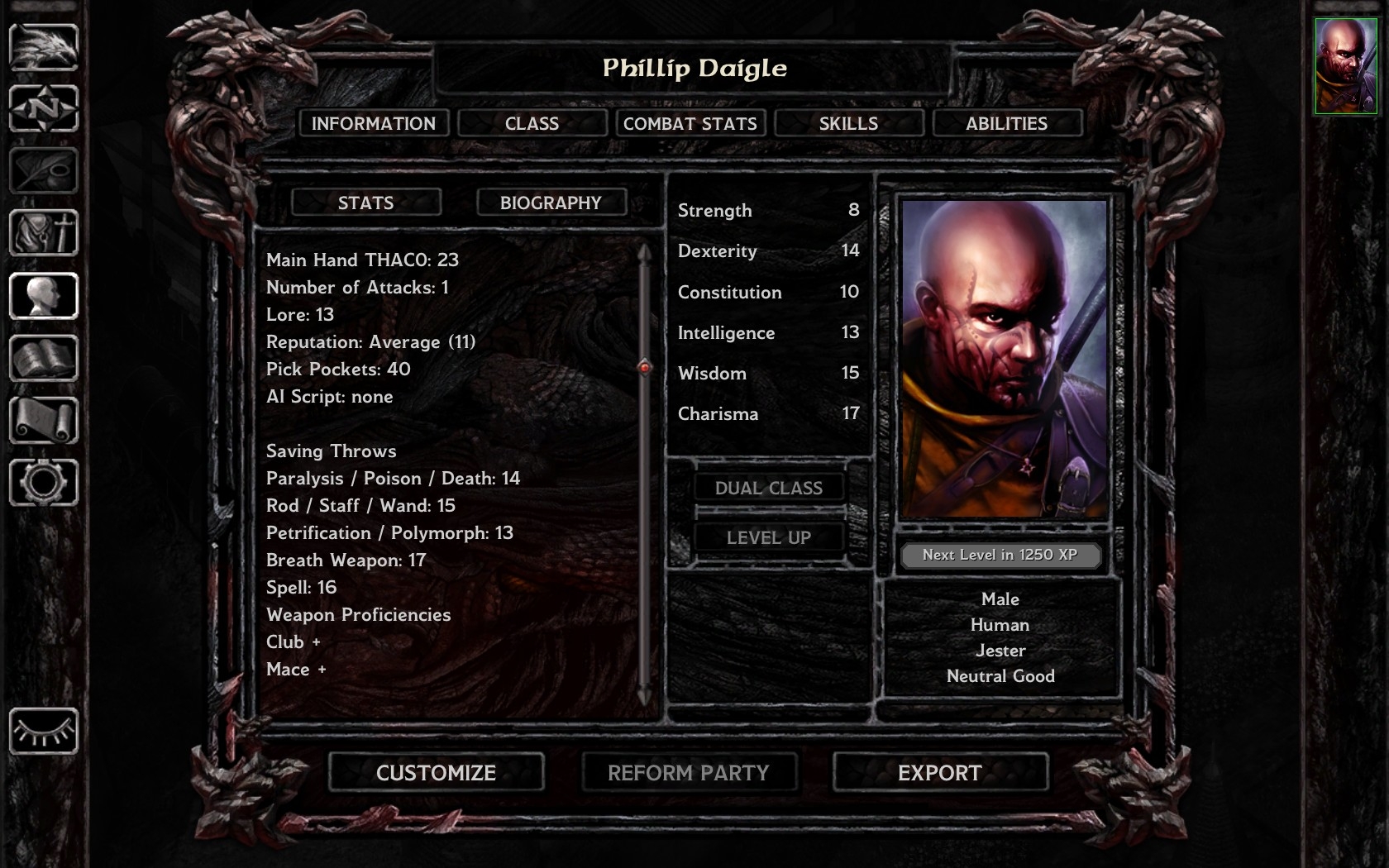Click the Reform Party button
Image resolution: width=1389 pixels, height=868 pixels.
pyautogui.click(x=688, y=772)
